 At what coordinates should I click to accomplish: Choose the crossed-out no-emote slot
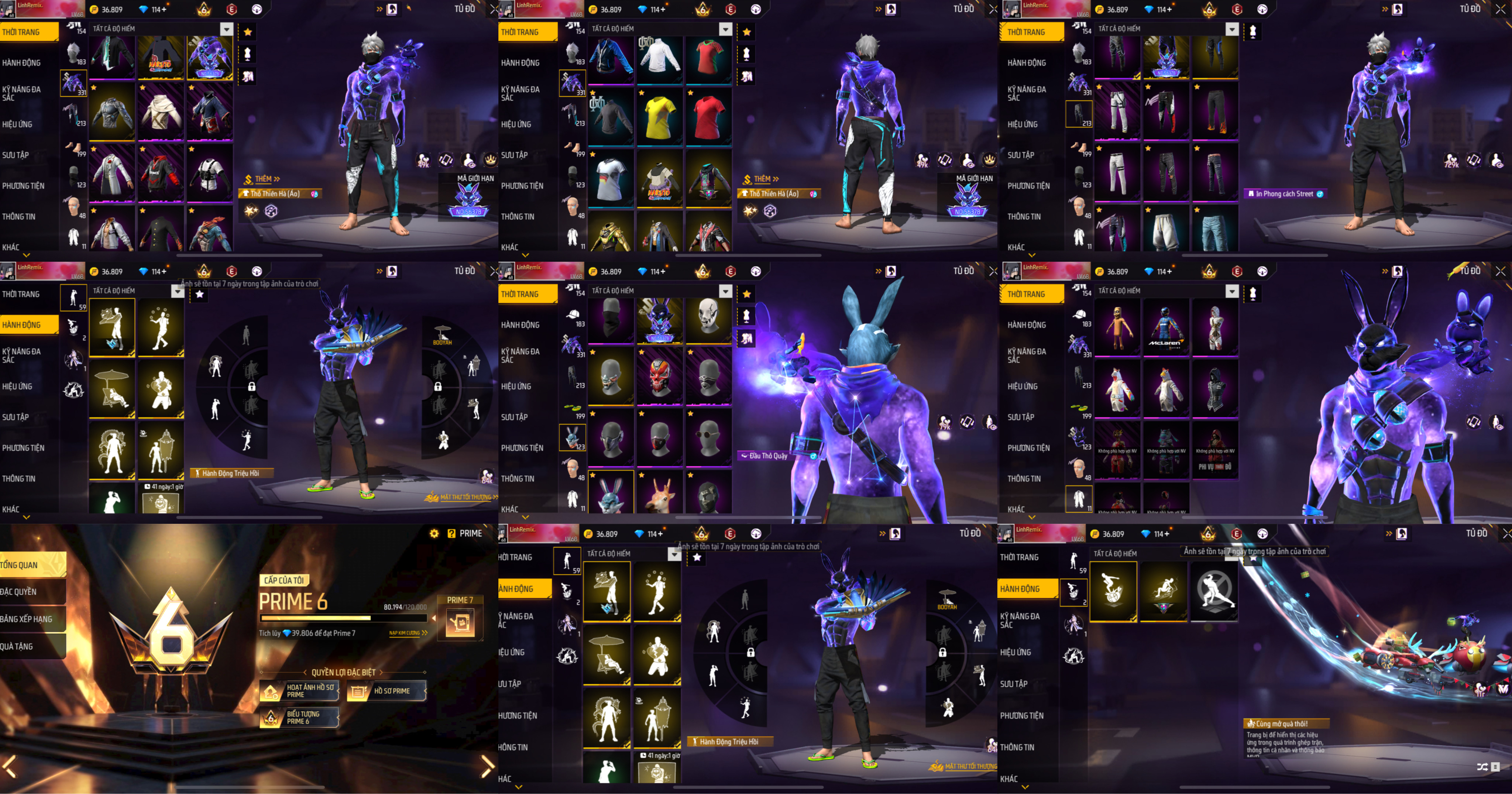1214,589
